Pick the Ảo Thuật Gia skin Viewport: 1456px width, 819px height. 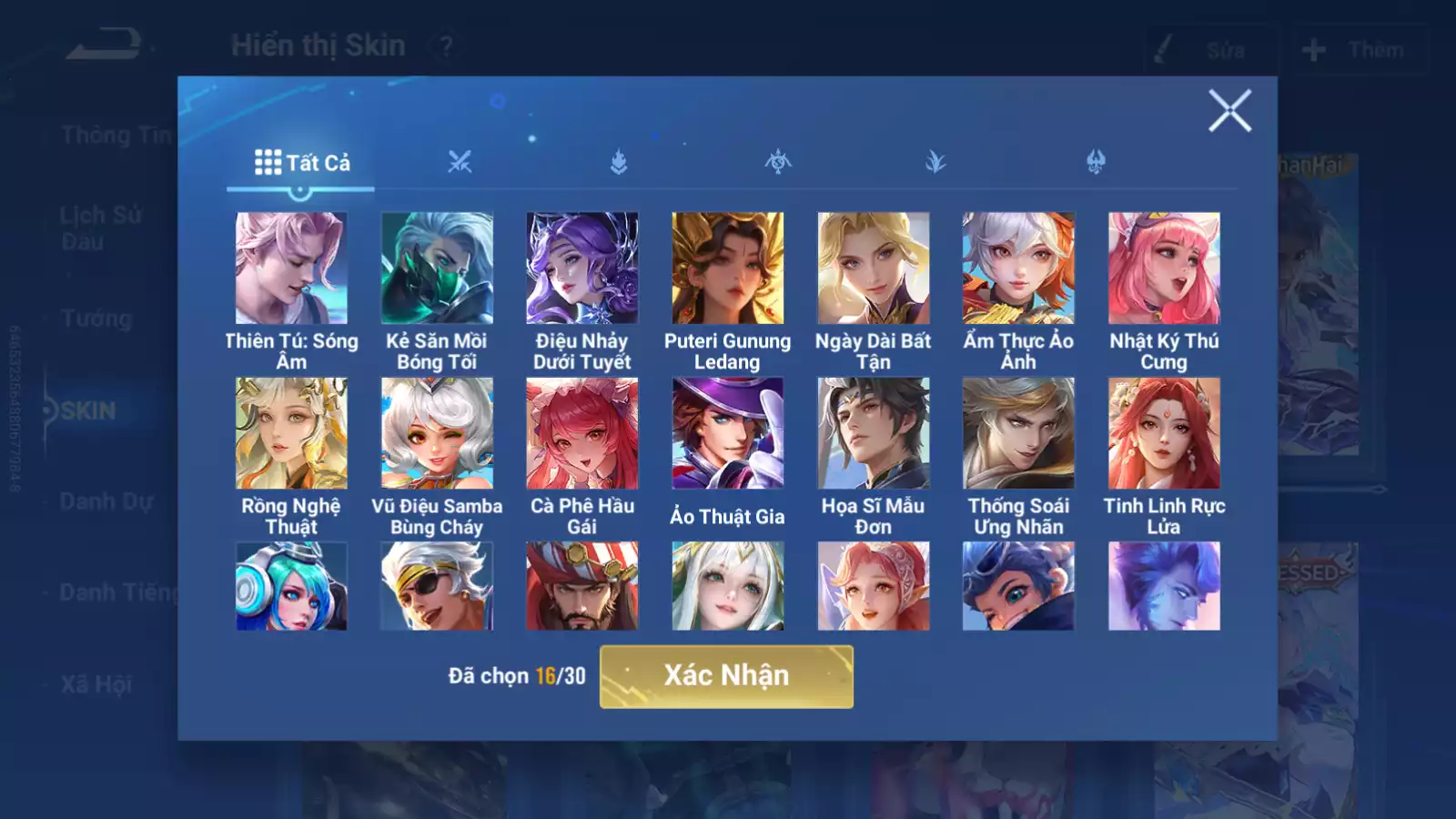(727, 433)
